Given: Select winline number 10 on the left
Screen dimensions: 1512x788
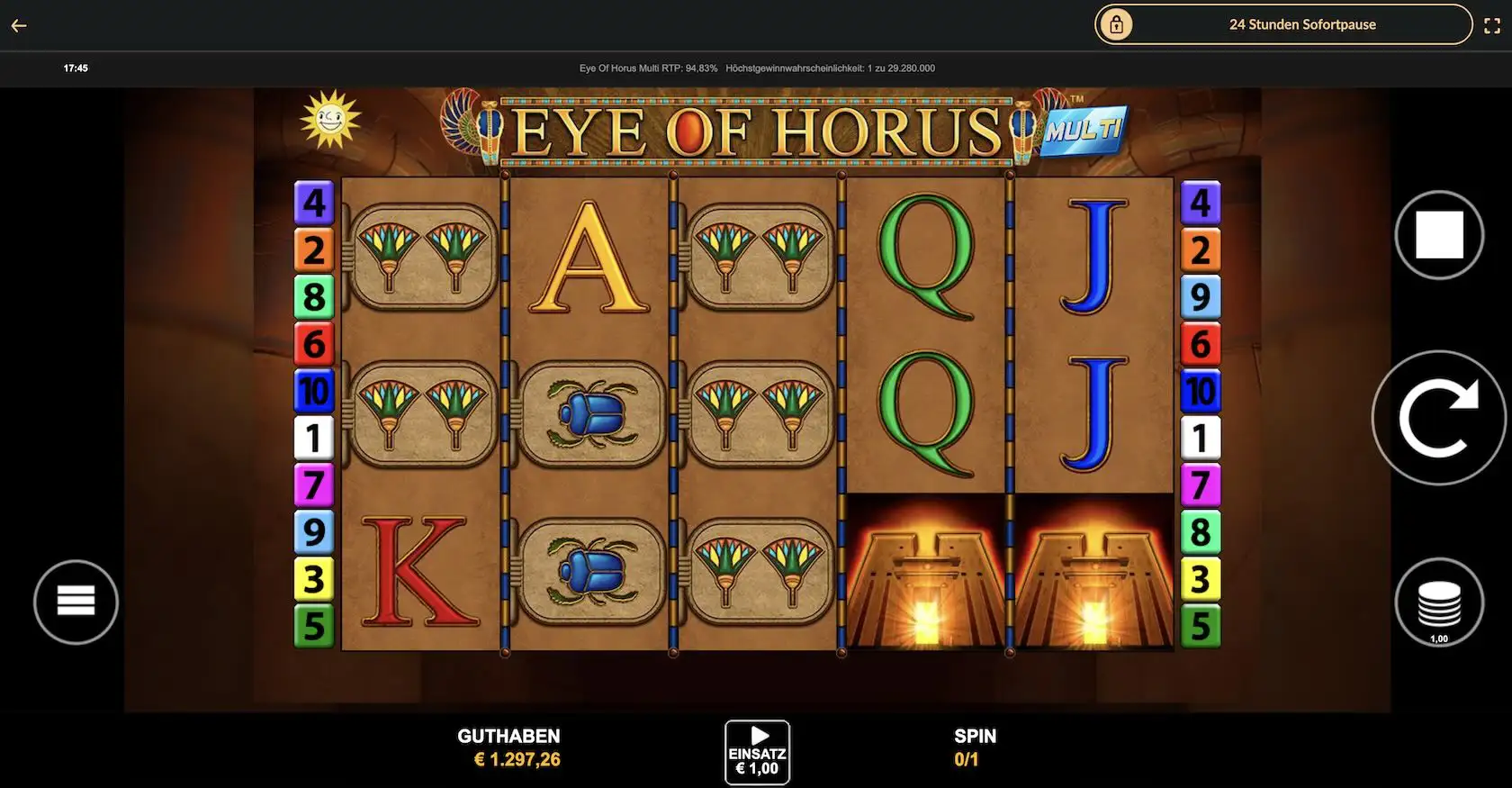Looking at the screenshot, I should (313, 391).
